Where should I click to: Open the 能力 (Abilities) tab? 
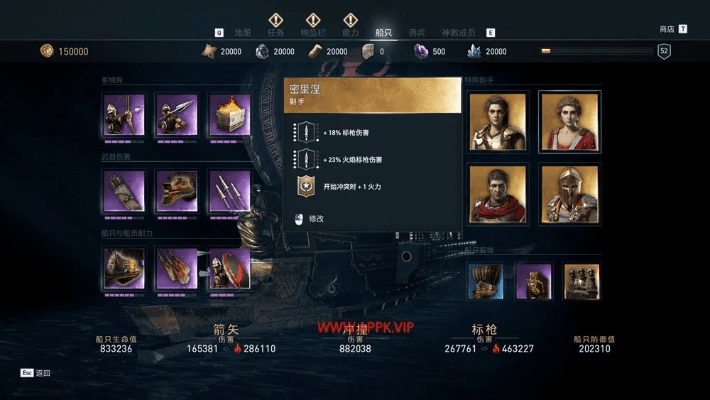(350, 33)
